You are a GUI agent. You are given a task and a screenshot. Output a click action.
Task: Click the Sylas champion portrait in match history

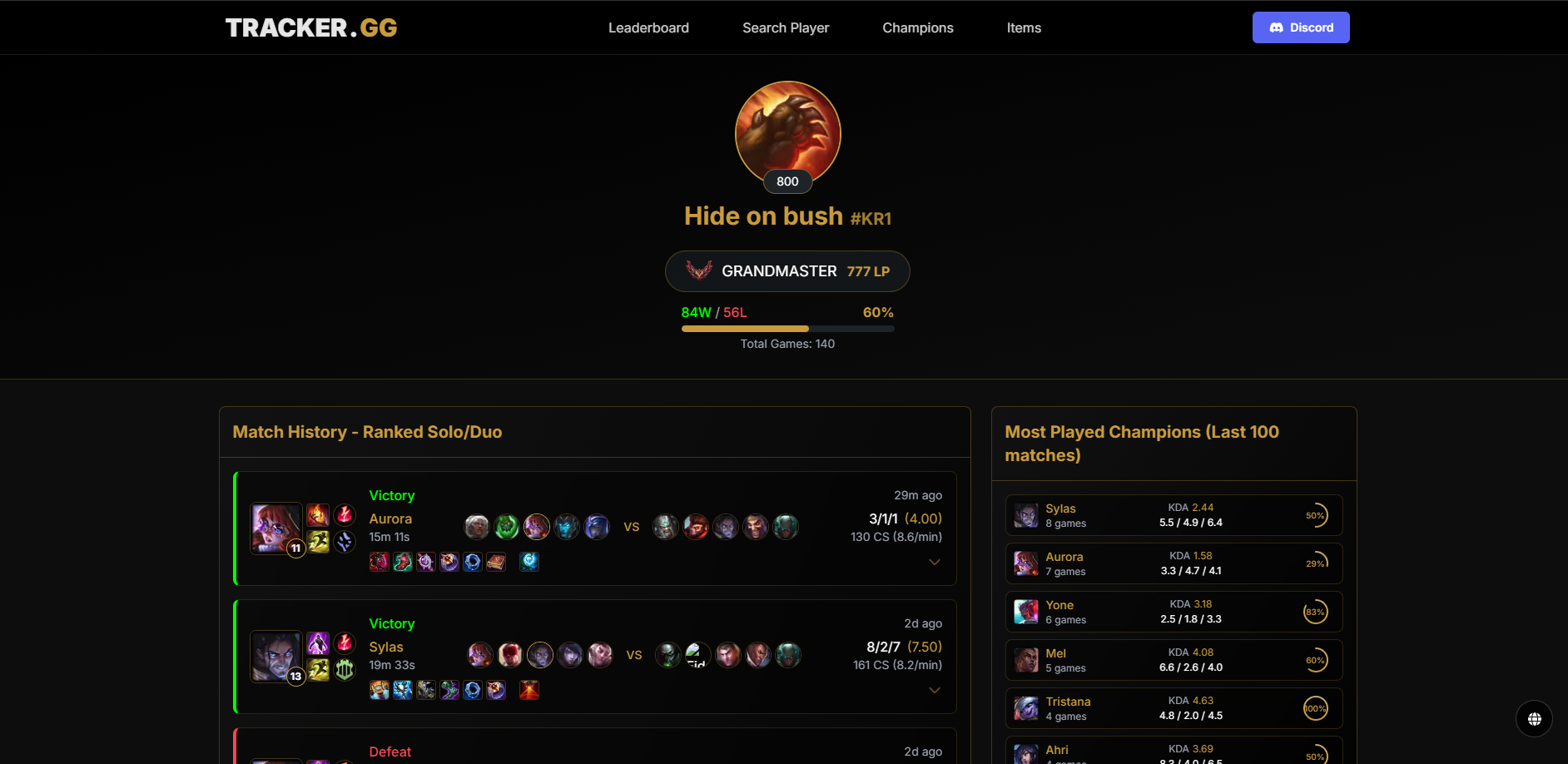pyautogui.click(x=275, y=656)
